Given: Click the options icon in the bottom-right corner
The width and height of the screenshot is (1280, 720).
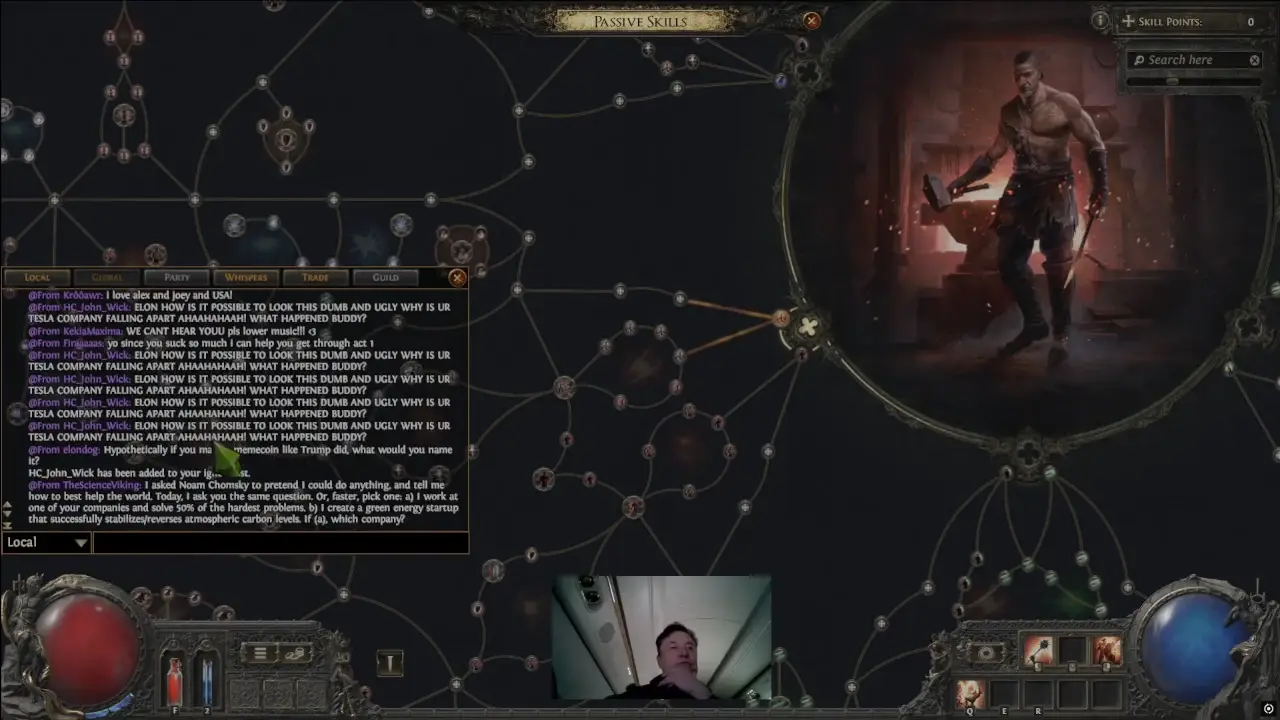Looking at the screenshot, I should click(x=1269, y=708).
